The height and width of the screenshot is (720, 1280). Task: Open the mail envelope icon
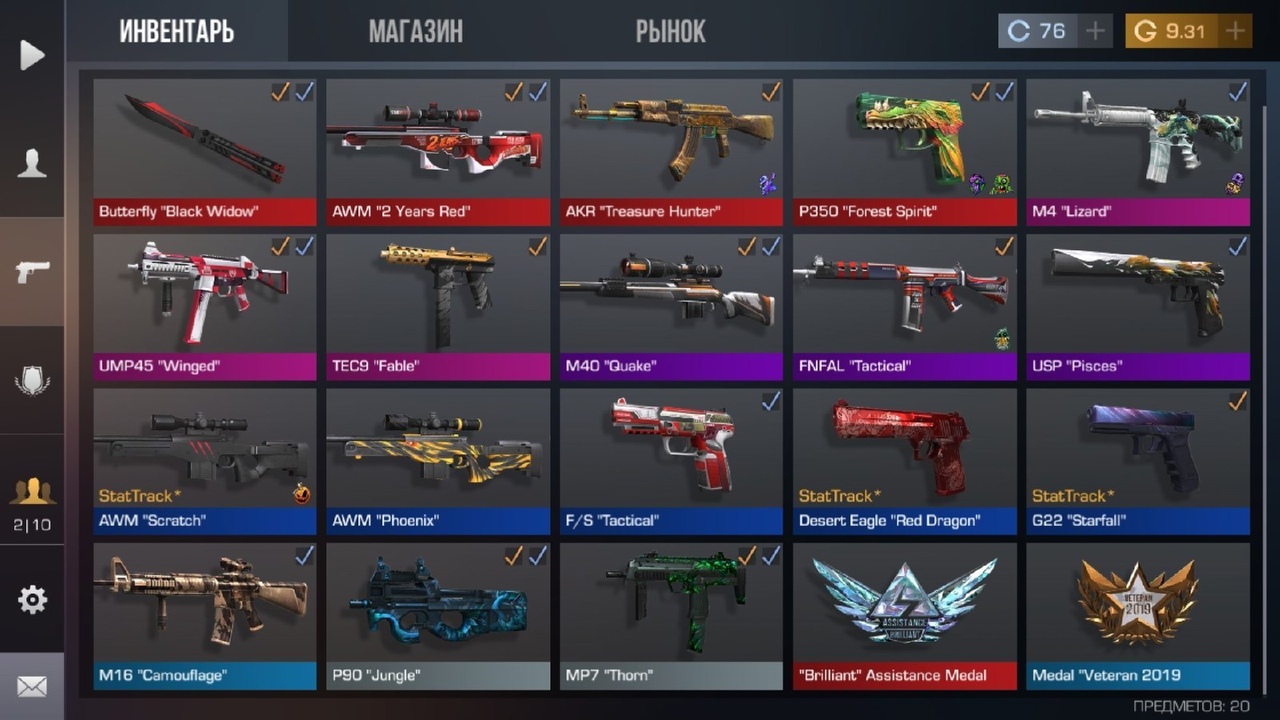[x=32, y=687]
